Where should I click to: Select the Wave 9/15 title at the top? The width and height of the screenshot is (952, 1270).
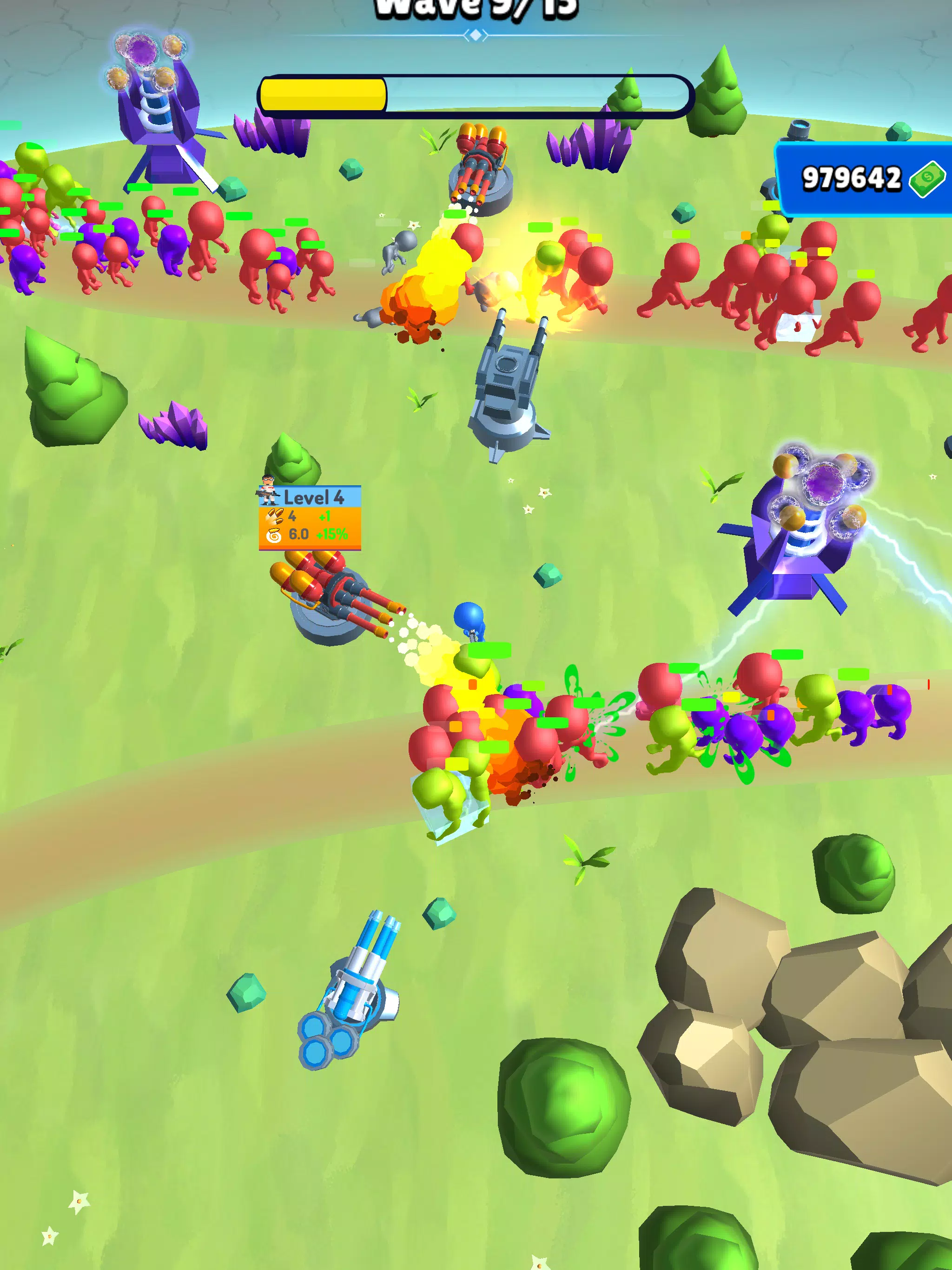point(476,7)
